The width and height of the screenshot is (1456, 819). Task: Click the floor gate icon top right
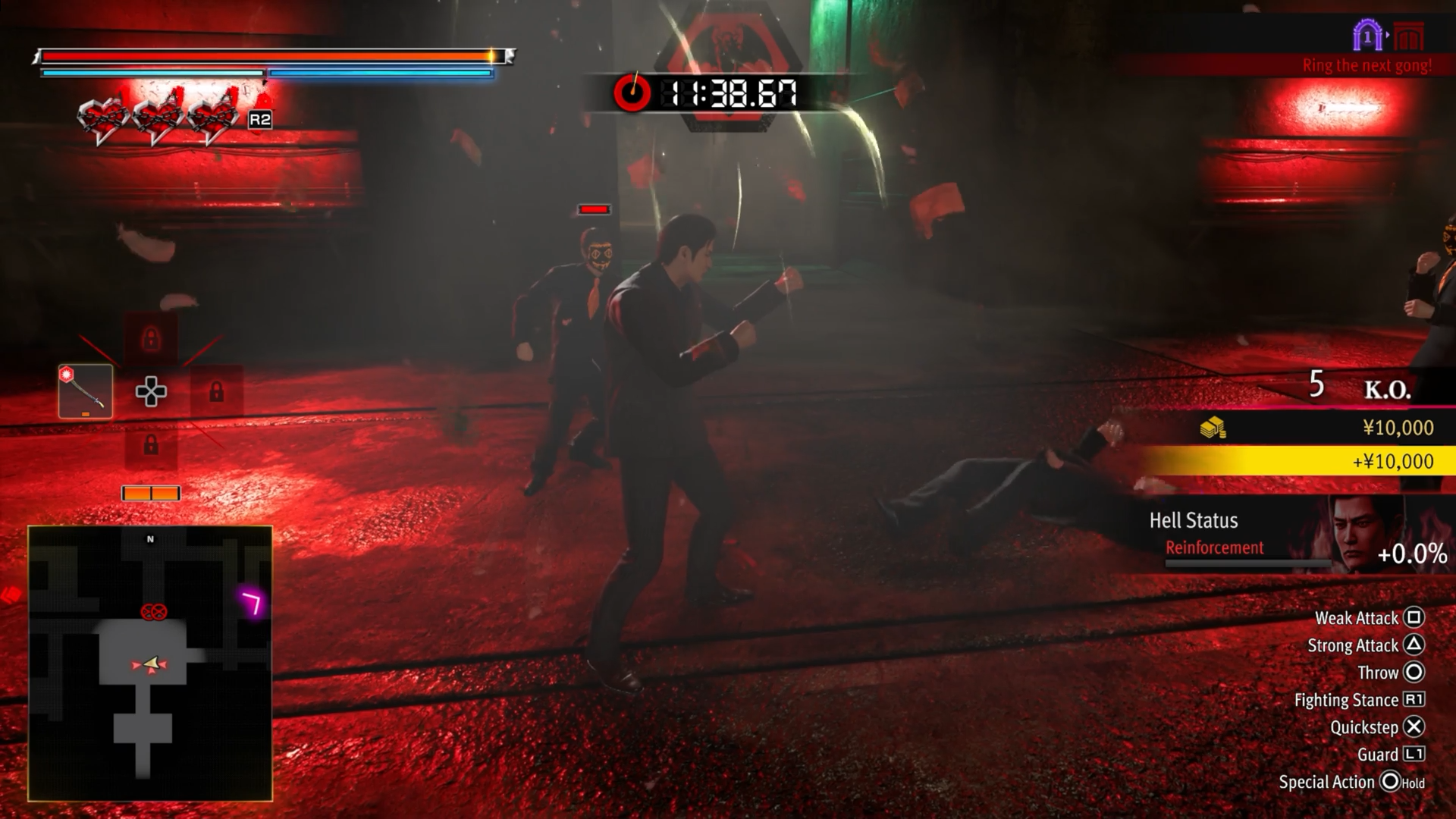click(x=1367, y=36)
